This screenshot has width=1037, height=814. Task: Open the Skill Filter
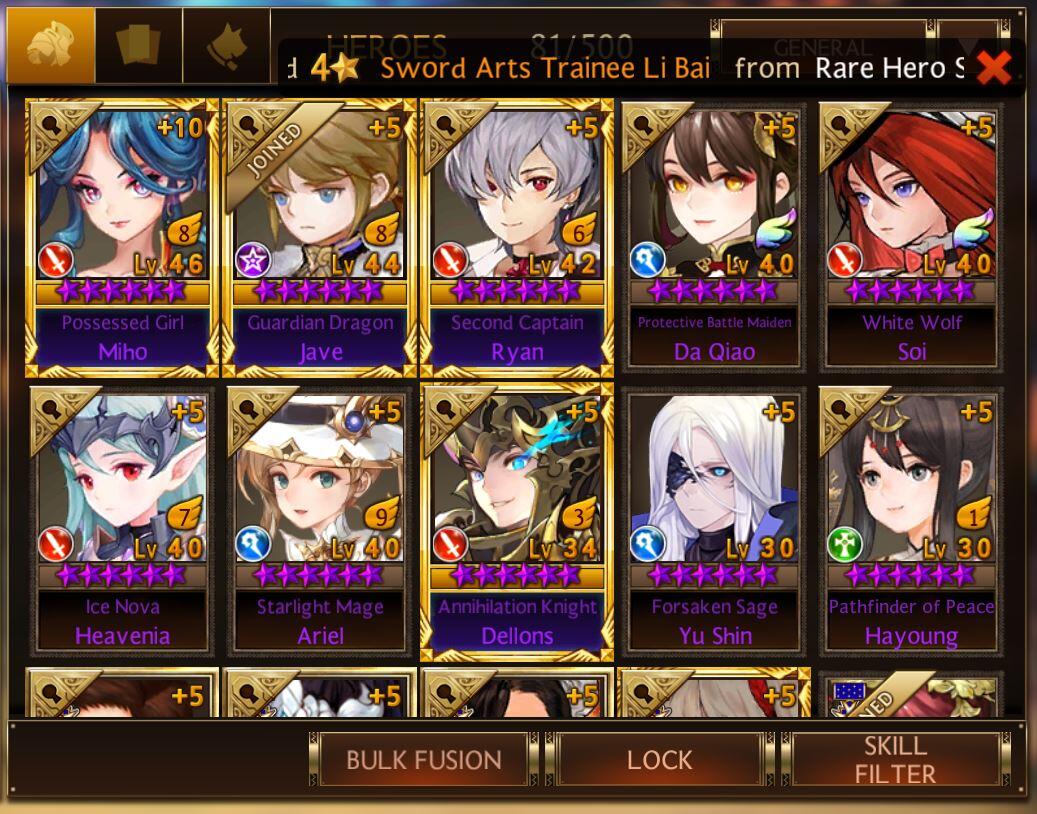click(x=895, y=760)
